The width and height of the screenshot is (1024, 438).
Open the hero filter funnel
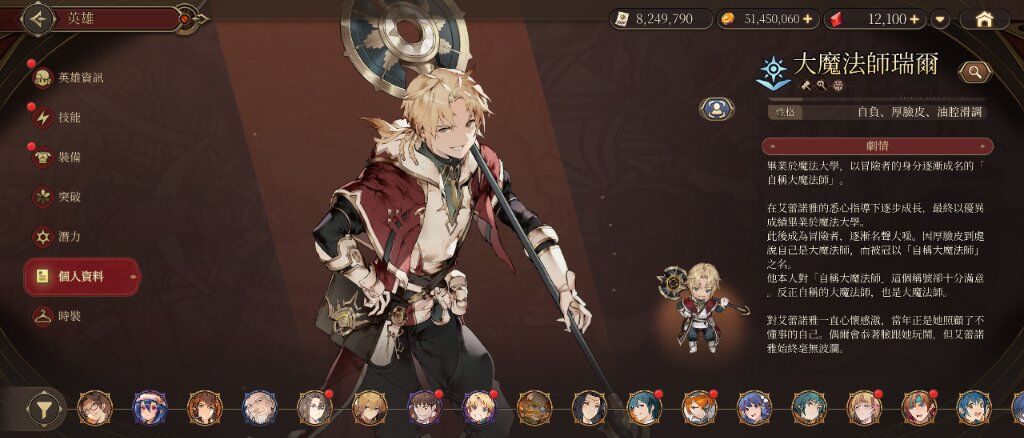(43, 408)
